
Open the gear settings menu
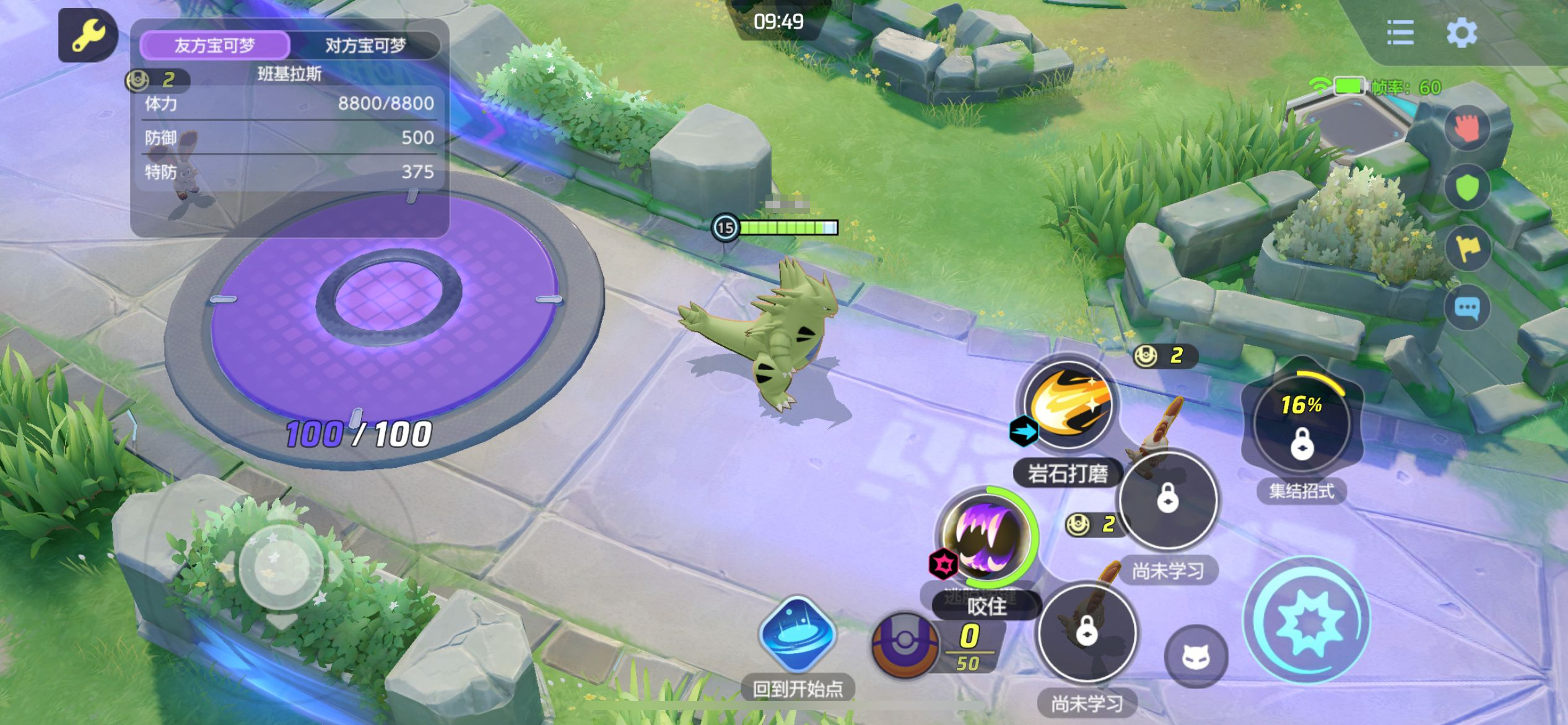point(1461,33)
